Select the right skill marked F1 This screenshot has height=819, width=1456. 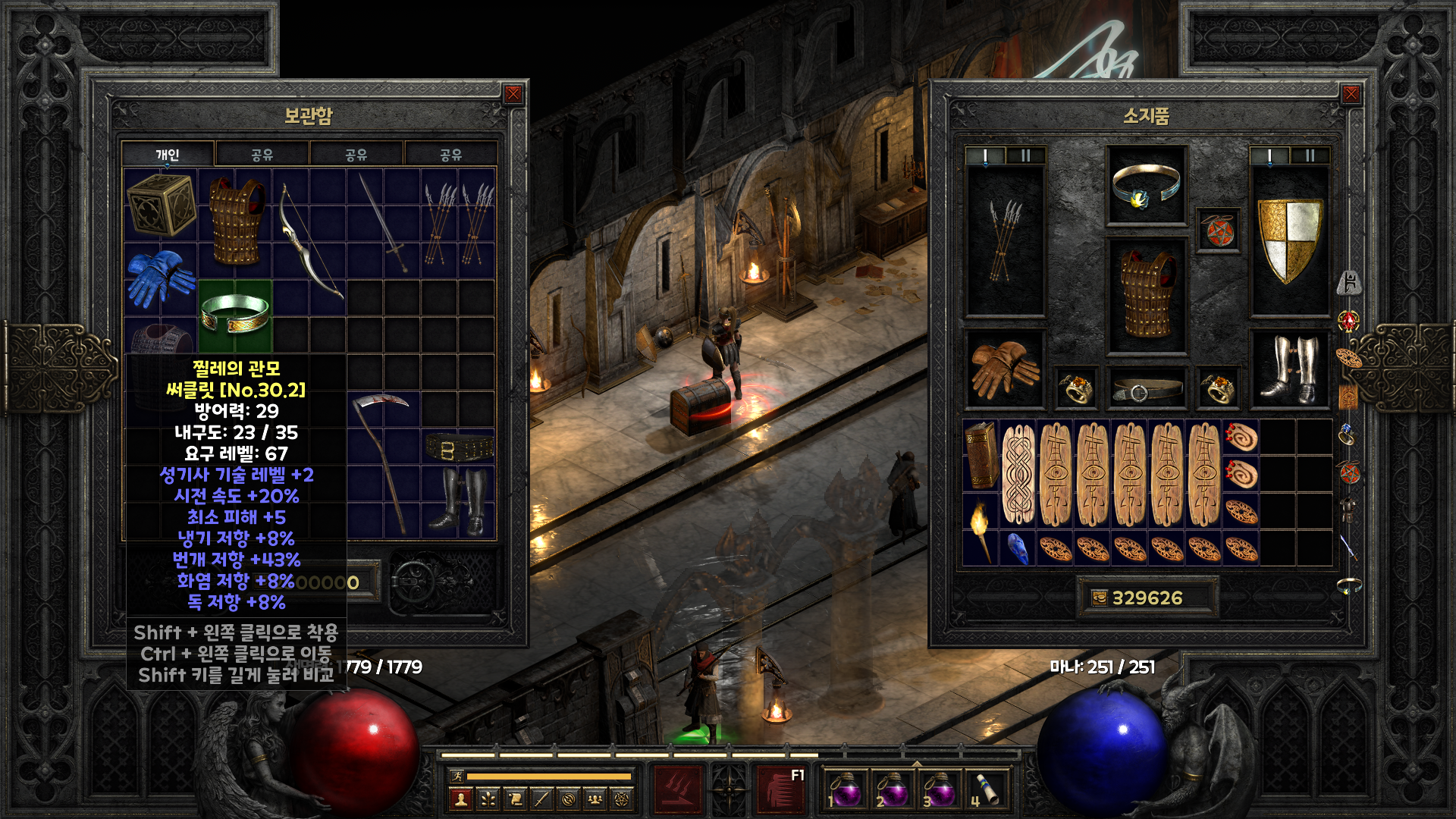click(781, 789)
